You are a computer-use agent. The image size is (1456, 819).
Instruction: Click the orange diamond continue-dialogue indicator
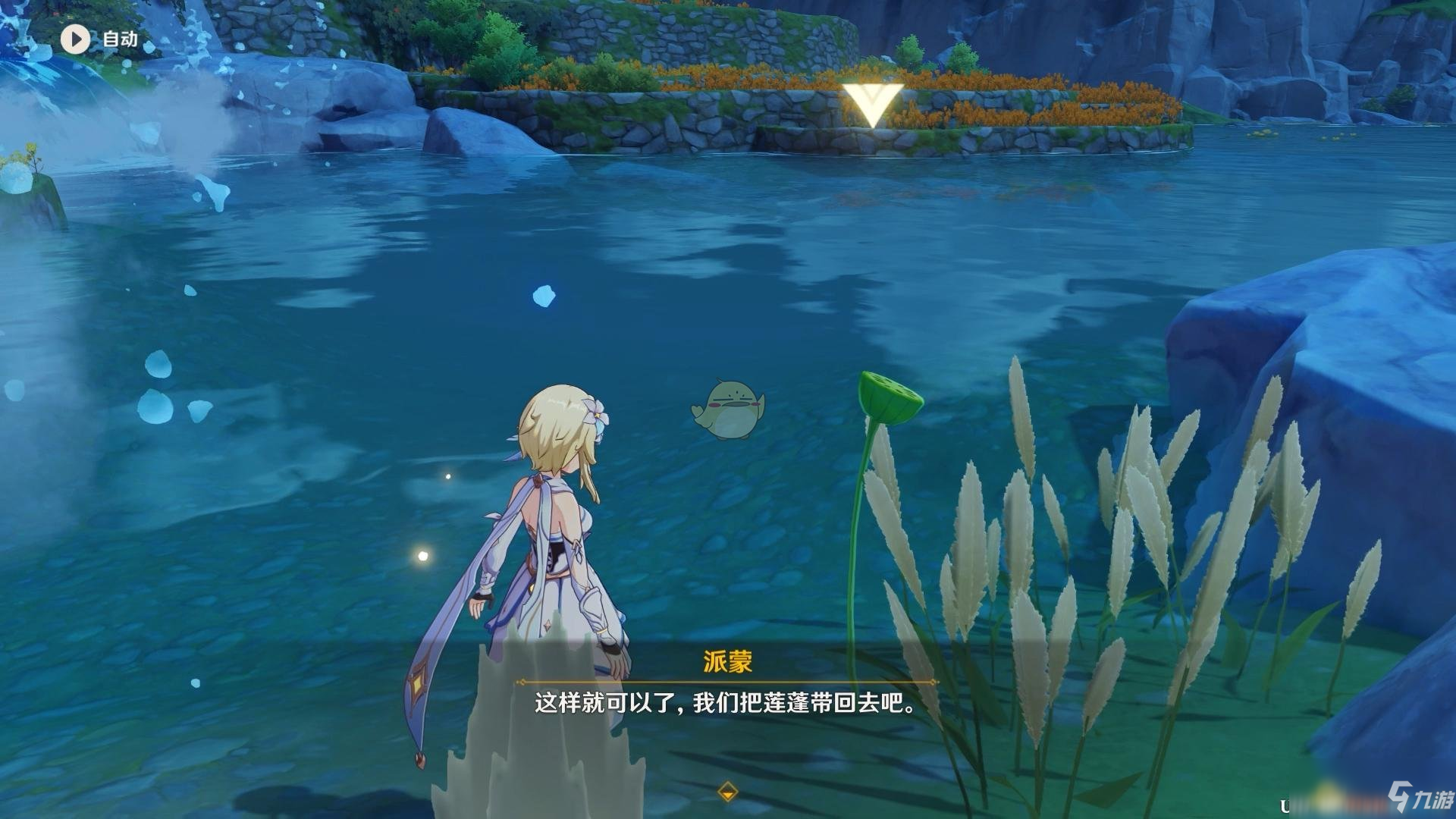pyautogui.click(x=727, y=792)
